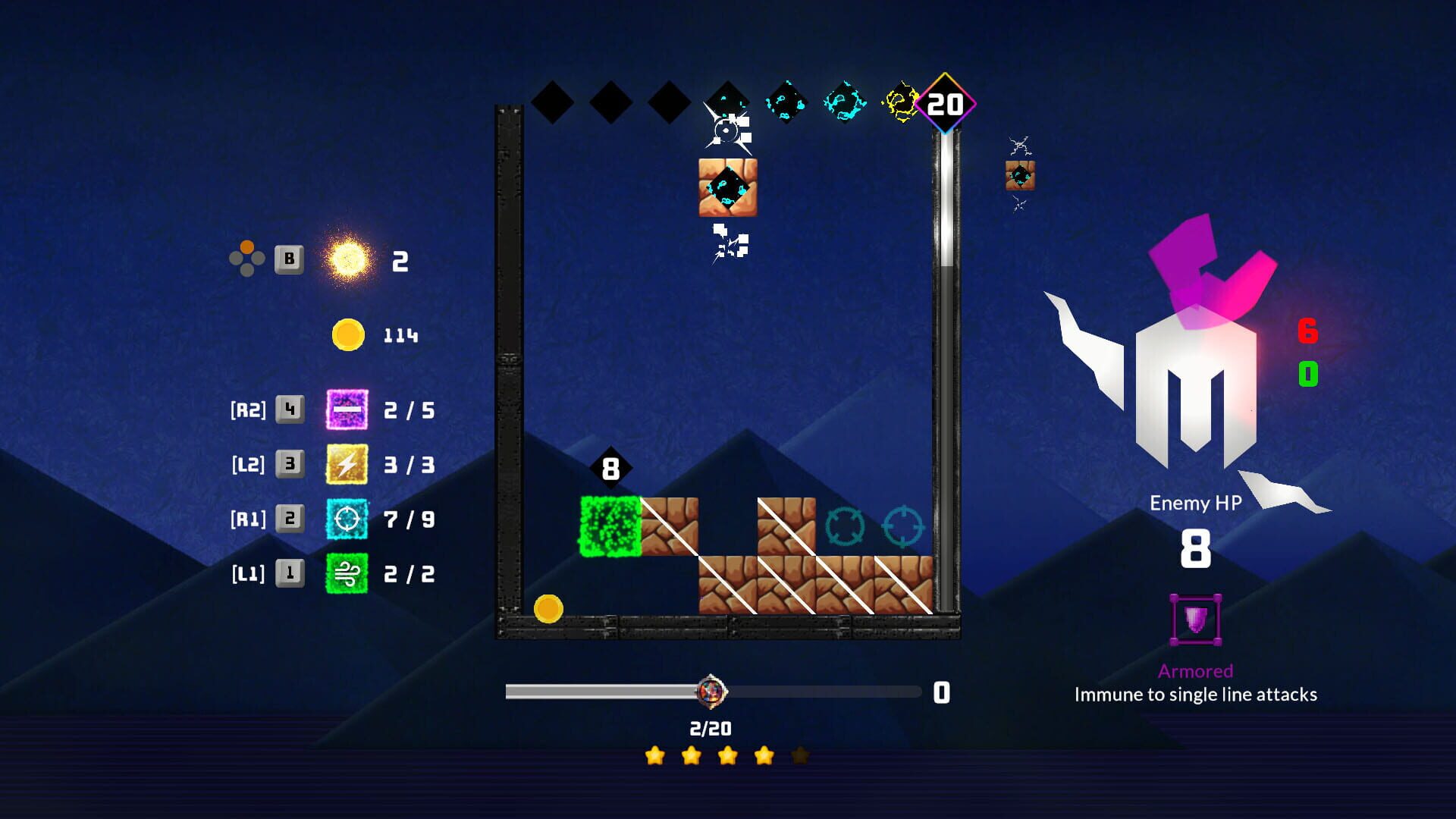Click the cyan-cracked block inside the playfield
The image size is (1456, 819).
click(728, 188)
